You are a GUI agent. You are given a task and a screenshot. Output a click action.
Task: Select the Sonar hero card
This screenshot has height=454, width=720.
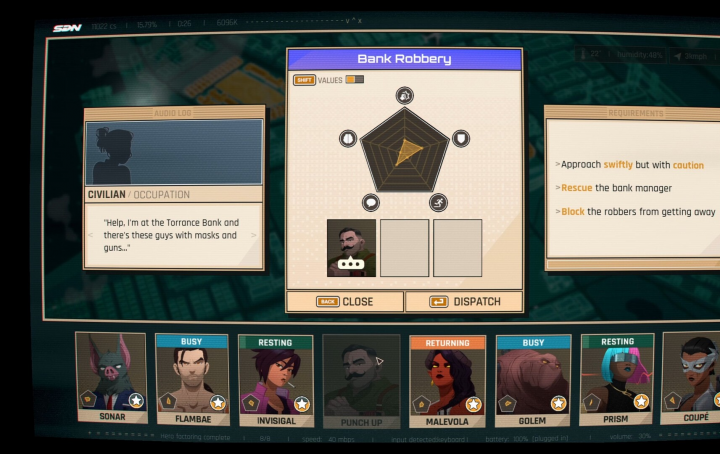pyautogui.click(x=111, y=380)
